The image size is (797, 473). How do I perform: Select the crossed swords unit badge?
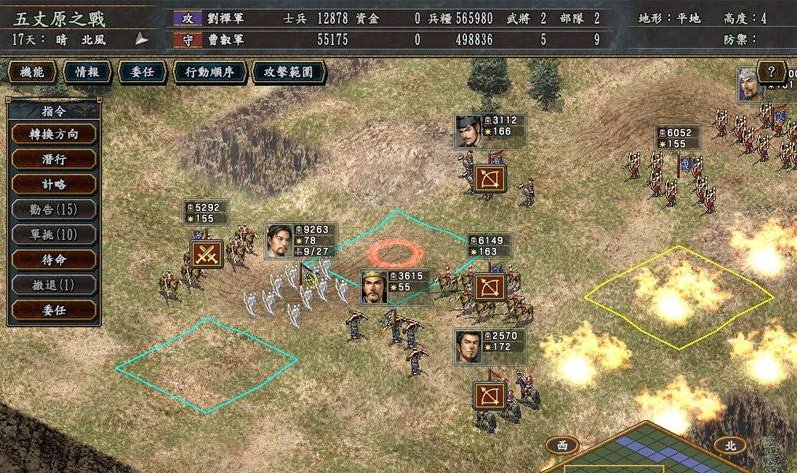[x=206, y=254]
